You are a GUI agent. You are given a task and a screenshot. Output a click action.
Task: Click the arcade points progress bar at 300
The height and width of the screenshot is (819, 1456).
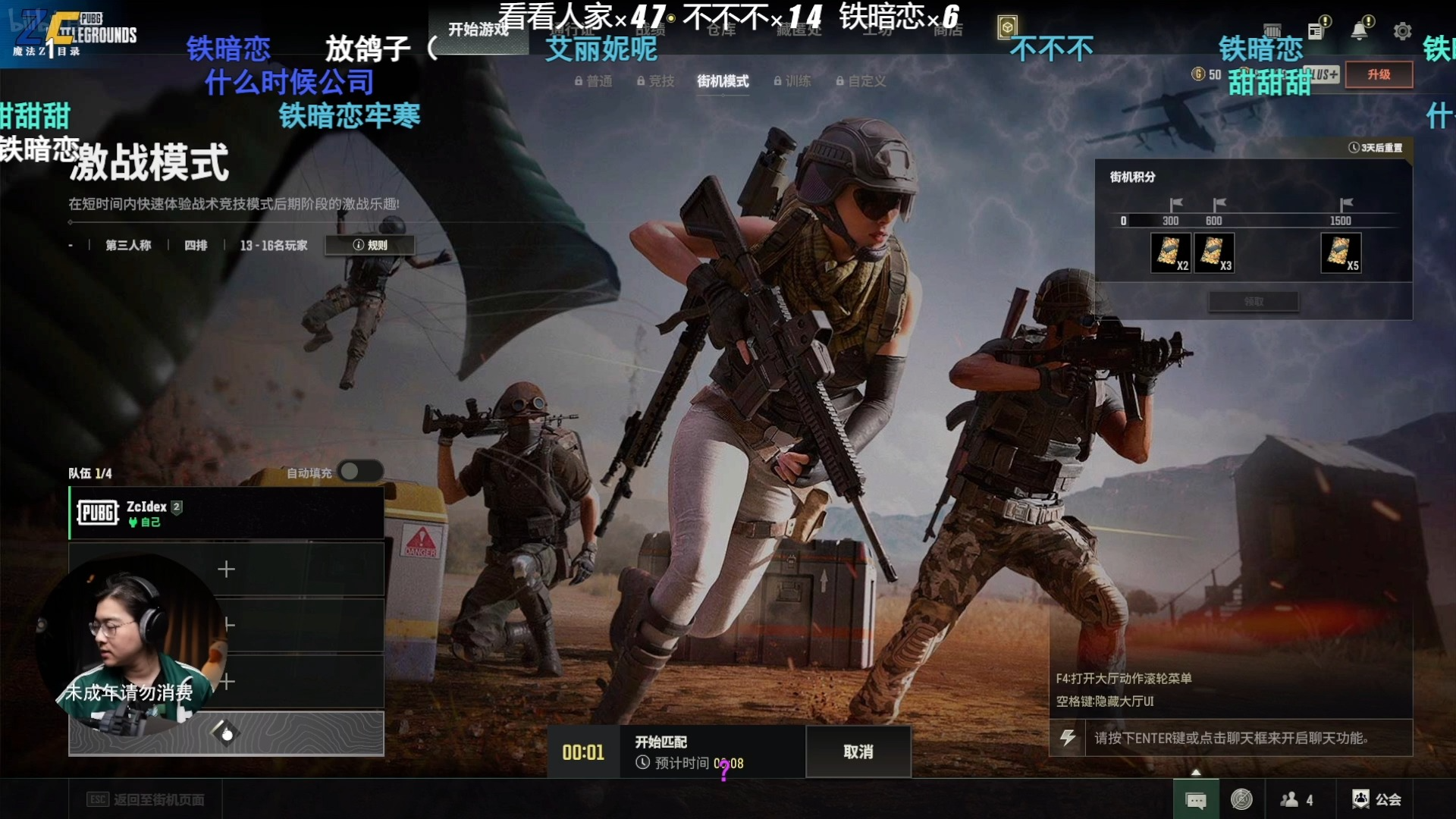pyautogui.click(x=1170, y=221)
